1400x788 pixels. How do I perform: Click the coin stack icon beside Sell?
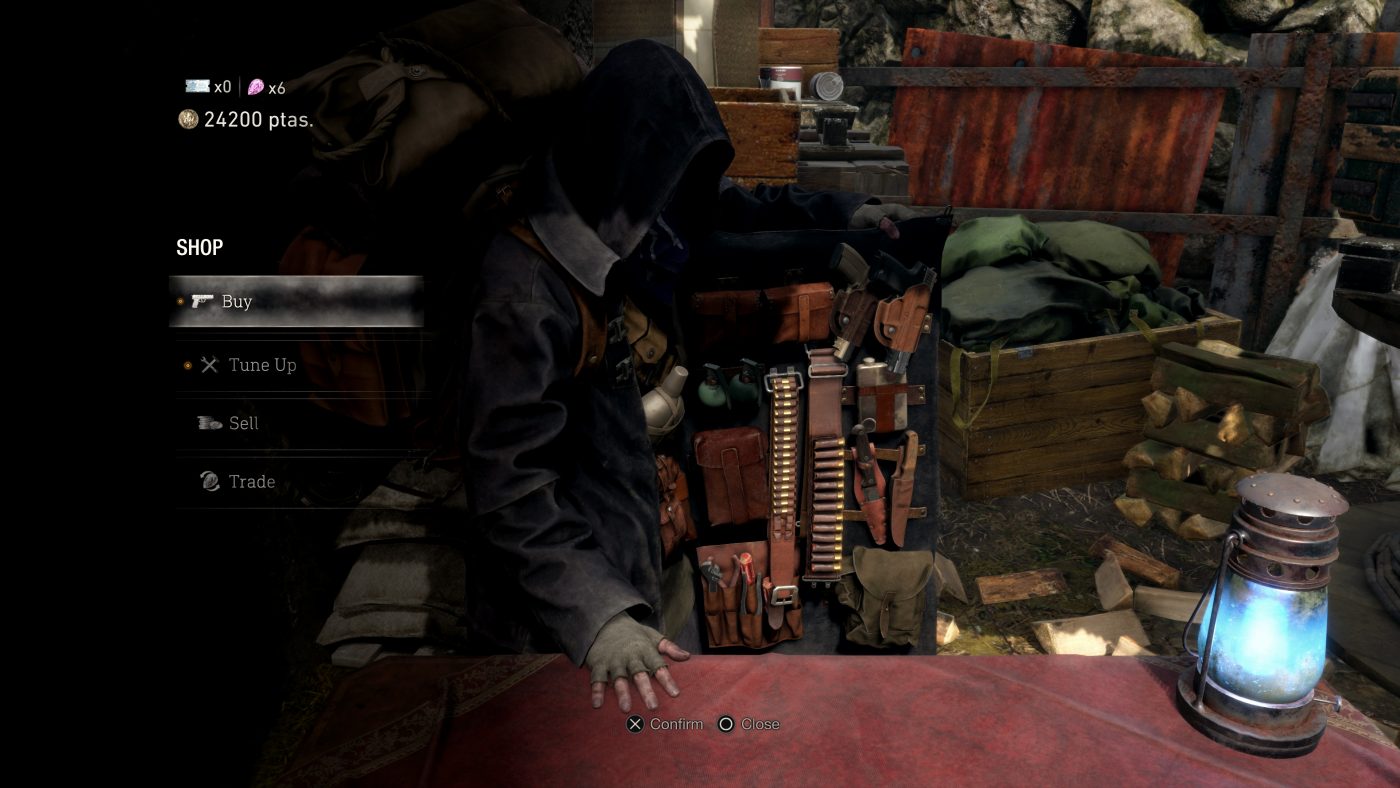(x=208, y=423)
